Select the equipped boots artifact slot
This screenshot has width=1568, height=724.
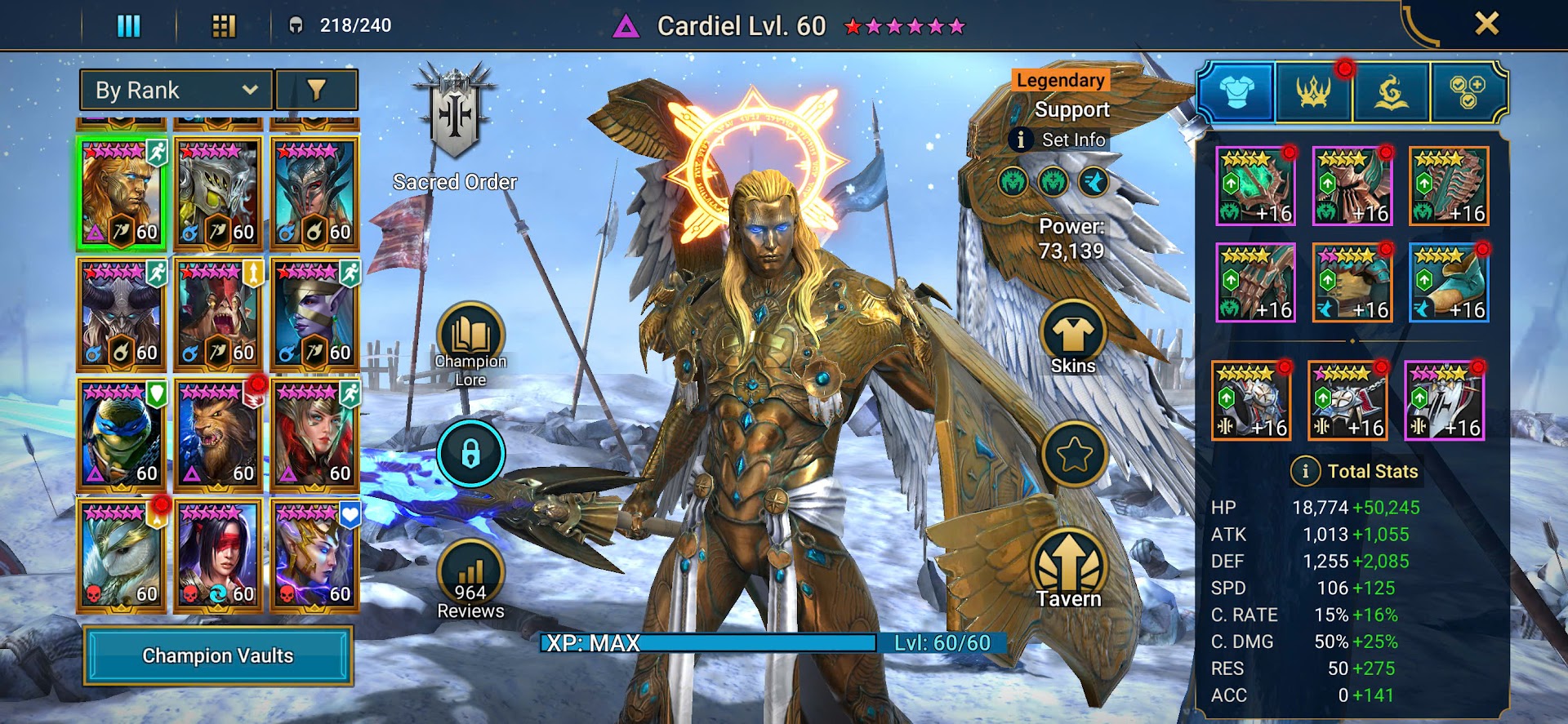[x=1449, y=282]
